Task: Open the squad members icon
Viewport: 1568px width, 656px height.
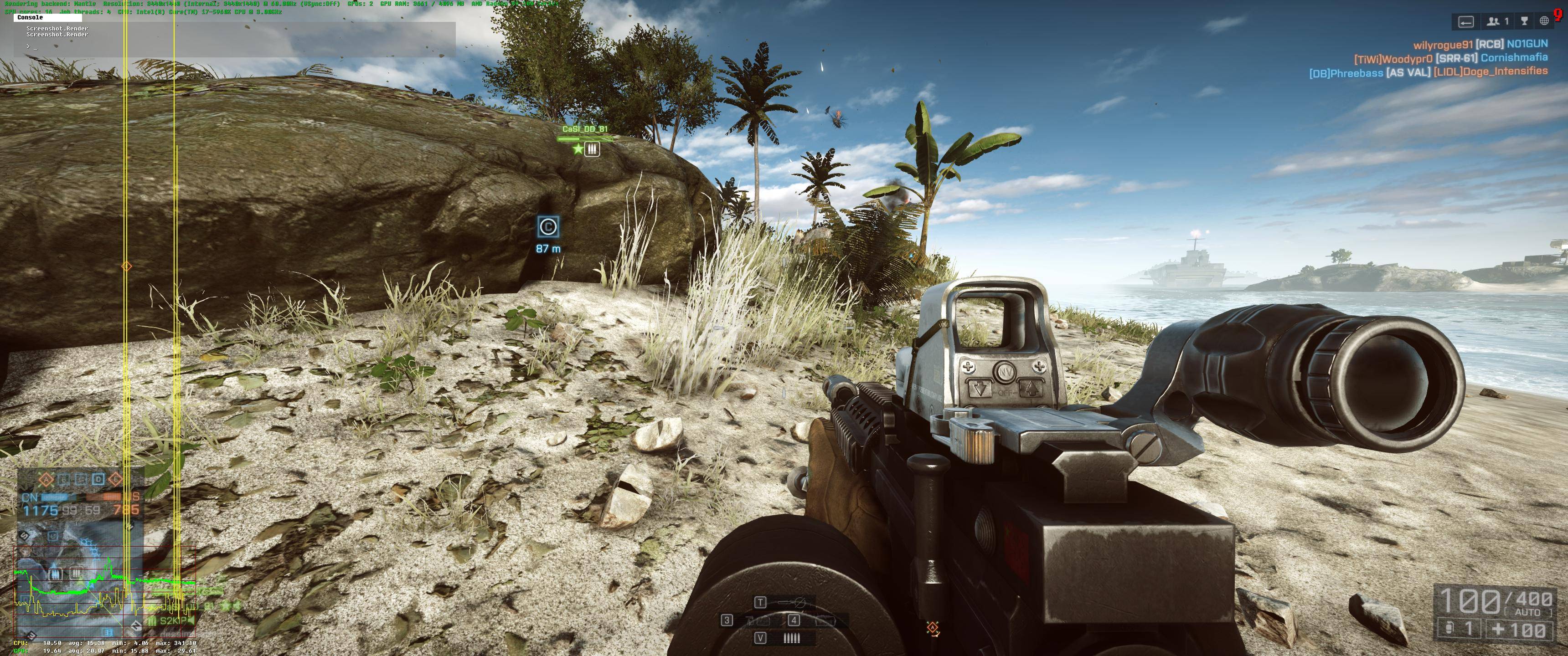Action: (x=1497, y=22)
